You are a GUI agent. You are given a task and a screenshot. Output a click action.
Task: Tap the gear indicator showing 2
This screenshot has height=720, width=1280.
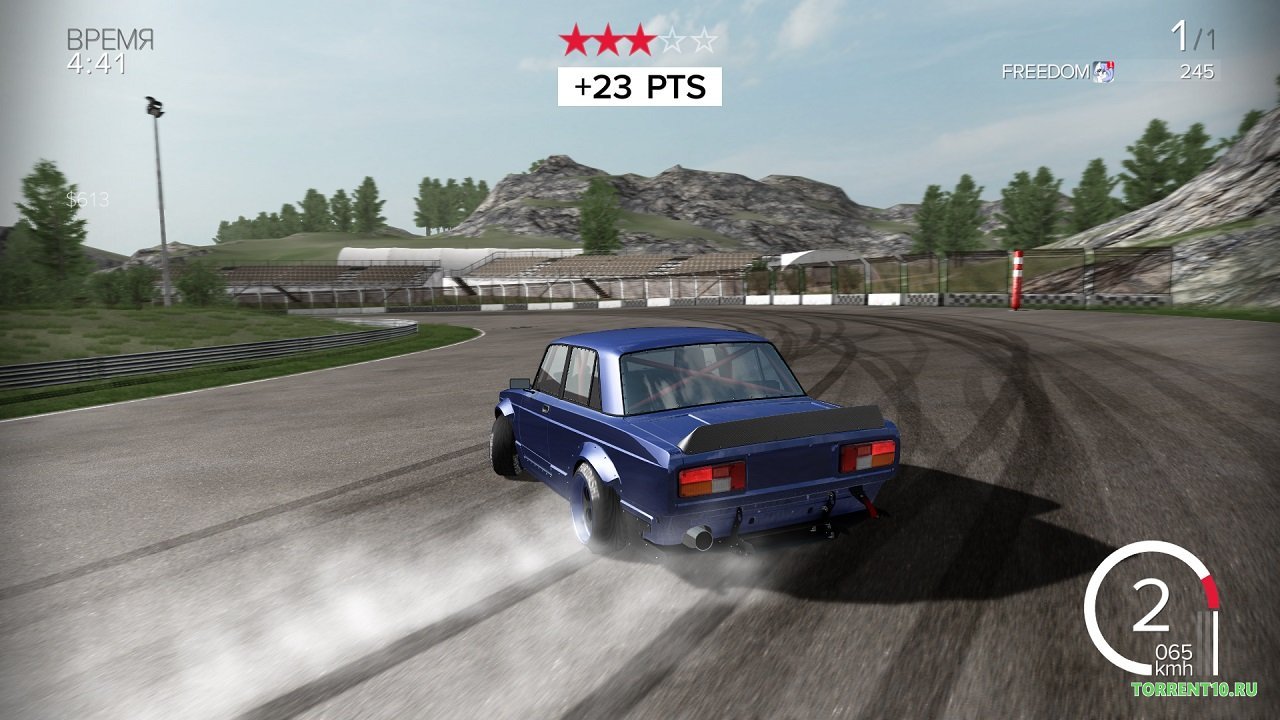pyautogui.click(x=1152, y=608)
